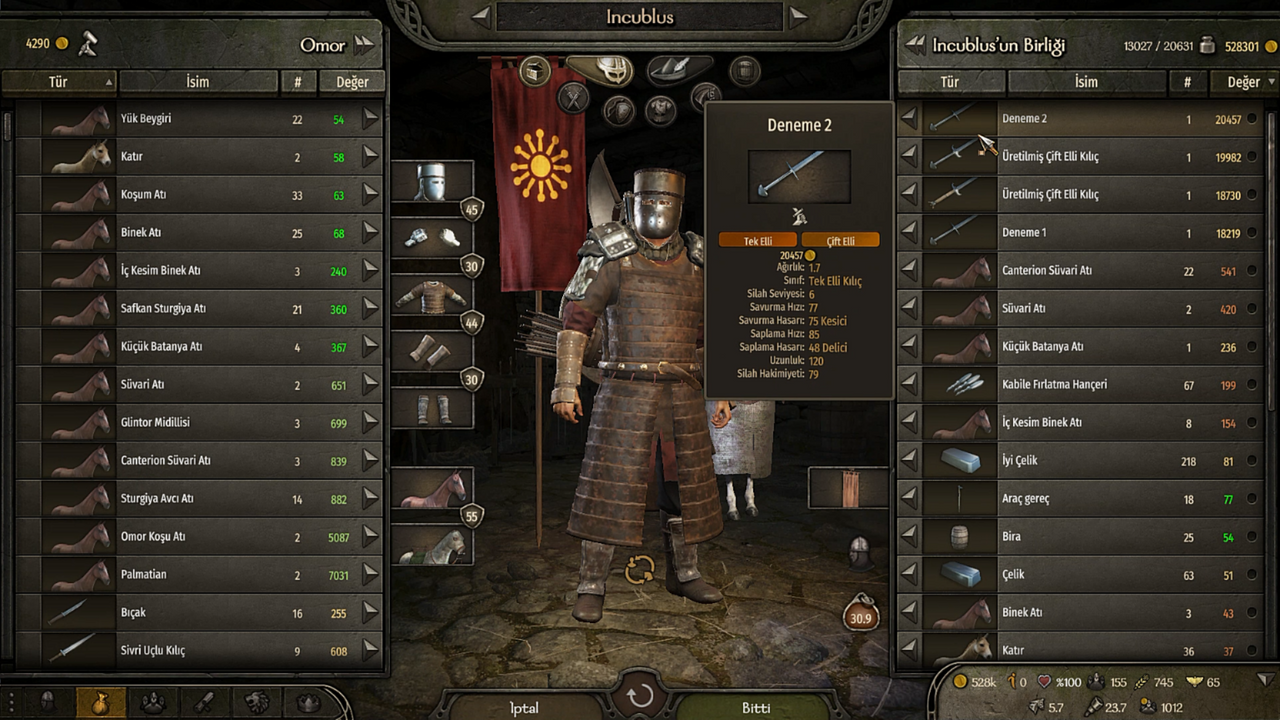Switch to the previous character arrow
The image size is (1280, 720).
[481, 16]
